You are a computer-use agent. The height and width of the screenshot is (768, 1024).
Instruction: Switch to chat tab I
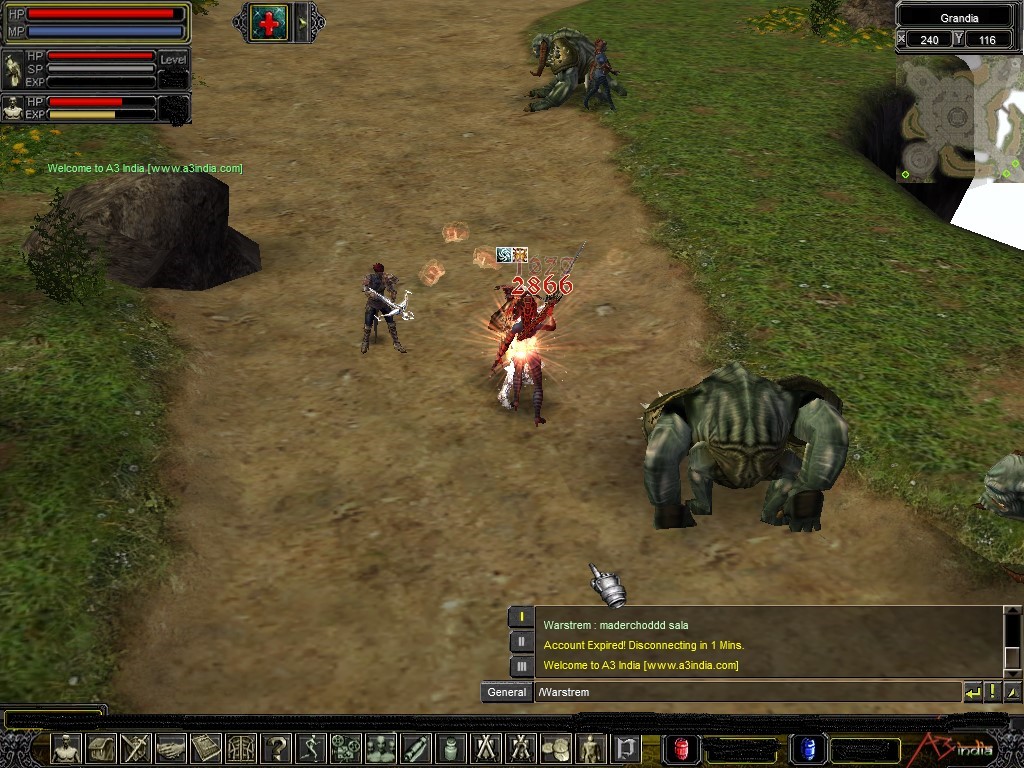pyautogui.click(x=521, y=618)
